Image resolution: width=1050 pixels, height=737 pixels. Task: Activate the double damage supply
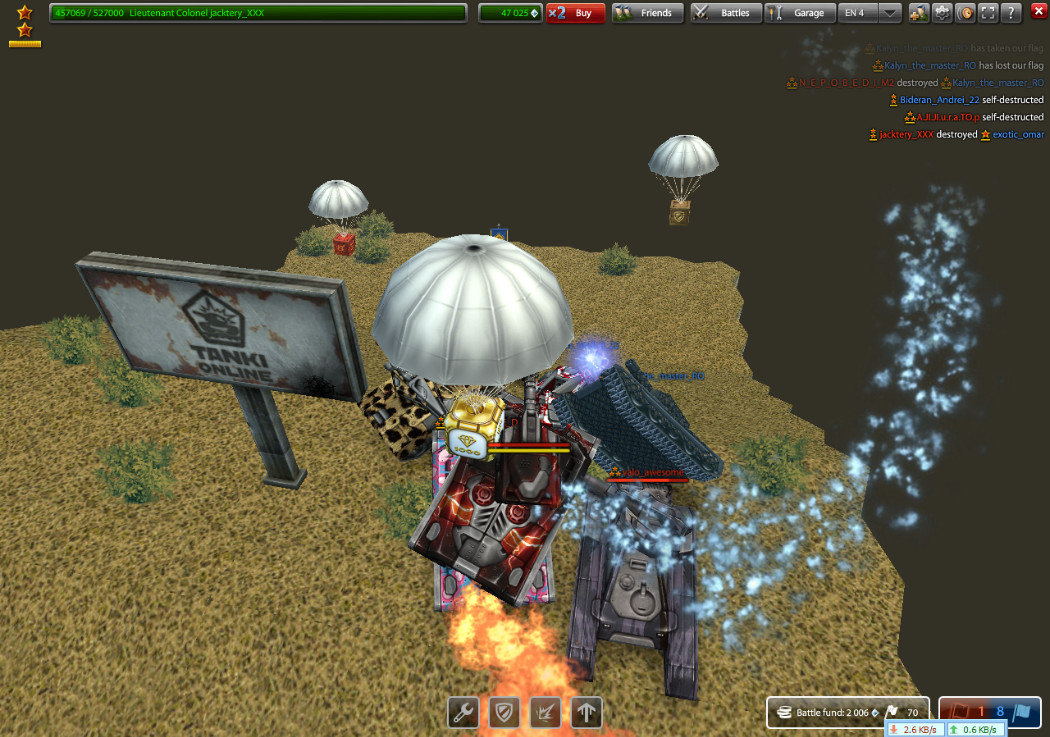pyautogui.click(x=545, y=712)
